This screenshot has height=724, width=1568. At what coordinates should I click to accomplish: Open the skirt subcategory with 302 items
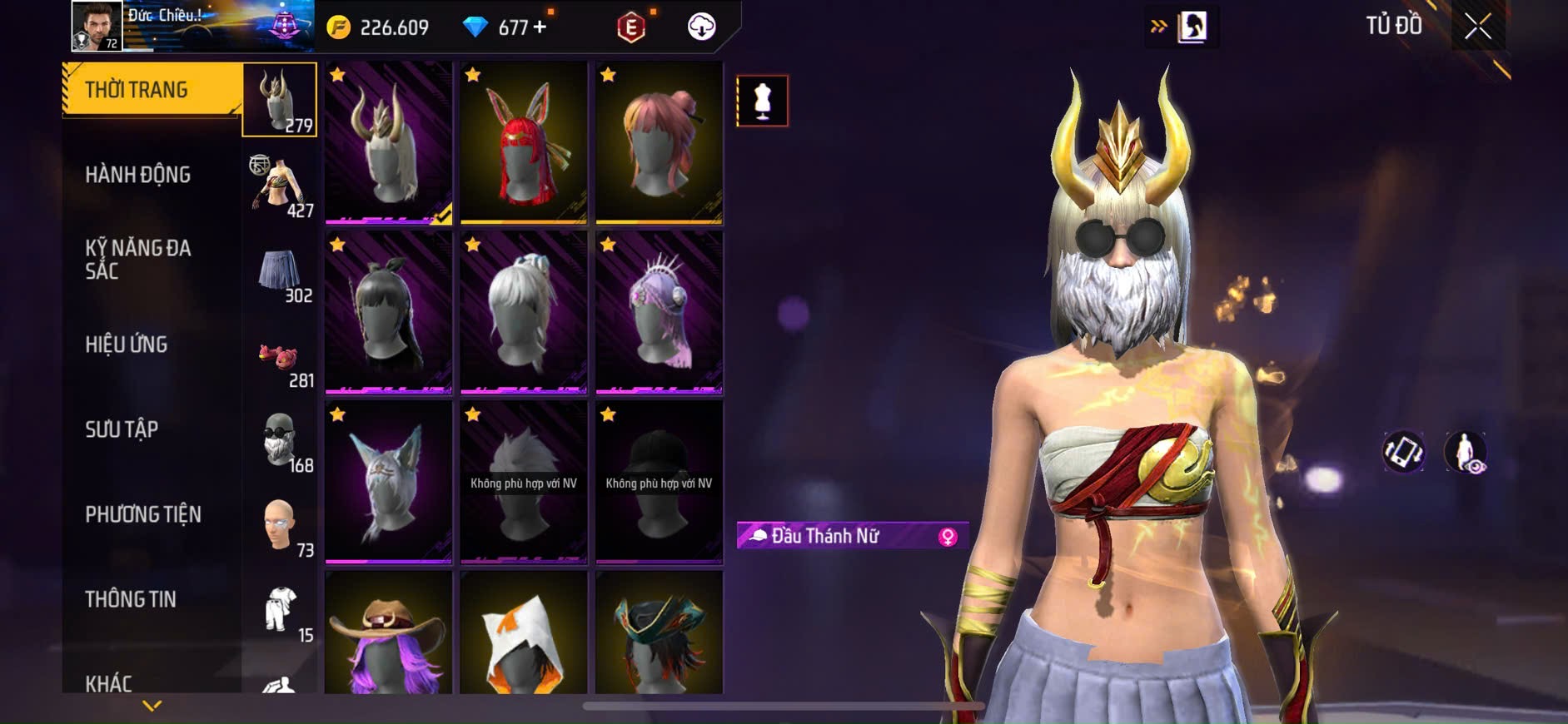281,276
